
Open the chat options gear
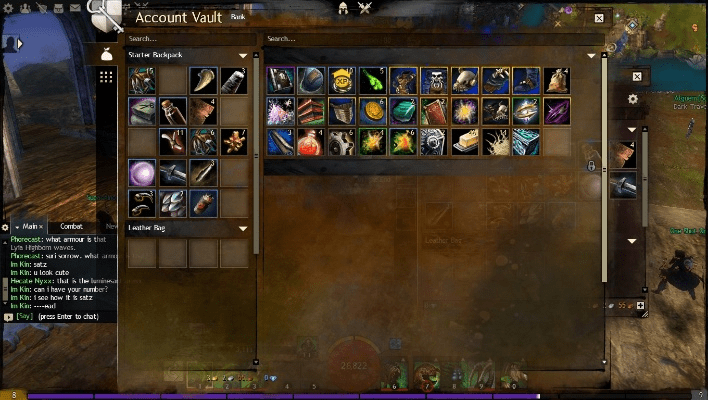[x=5, y=227]
